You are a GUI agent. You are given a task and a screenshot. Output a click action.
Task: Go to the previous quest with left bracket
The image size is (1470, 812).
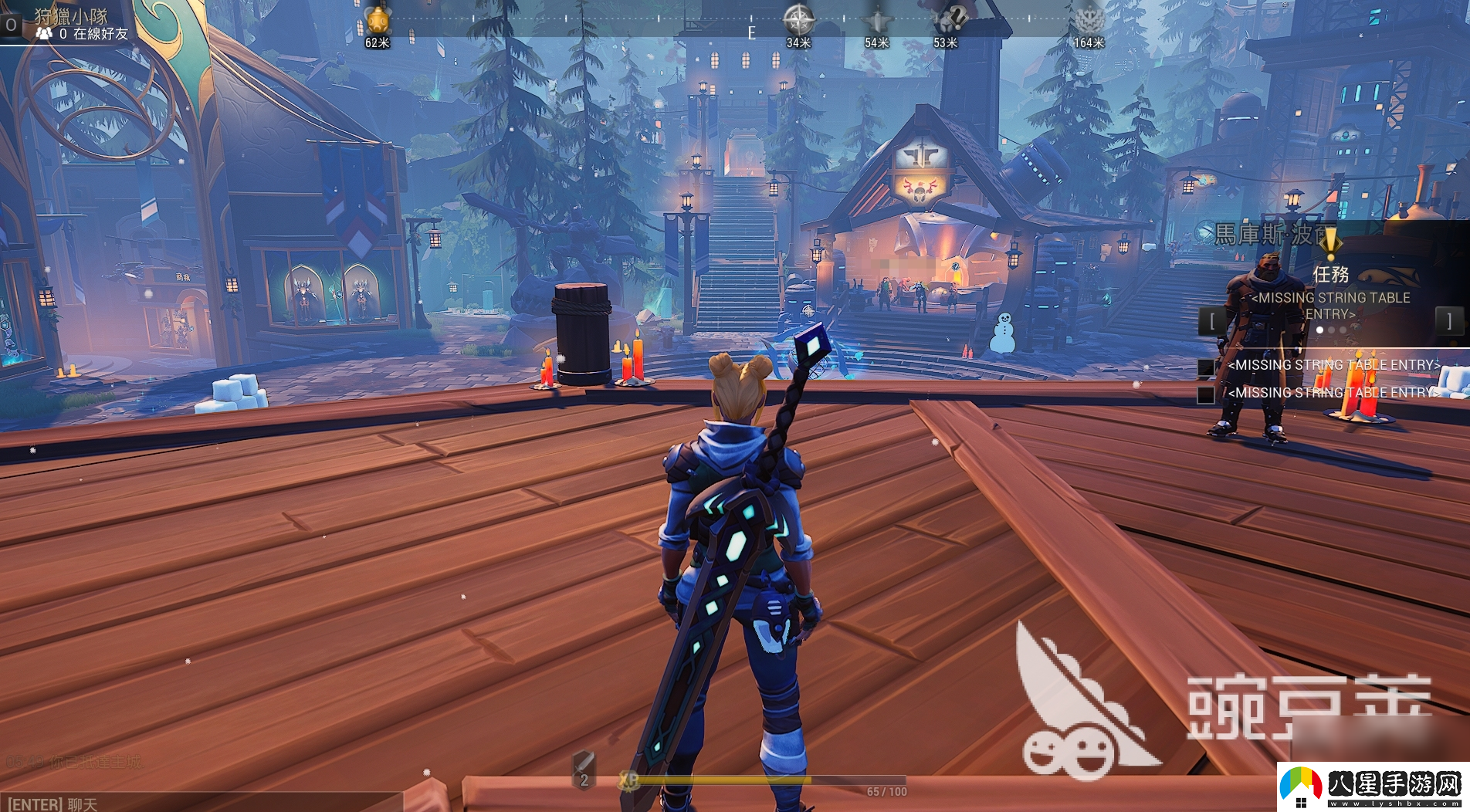click(x=1213, y=320)
